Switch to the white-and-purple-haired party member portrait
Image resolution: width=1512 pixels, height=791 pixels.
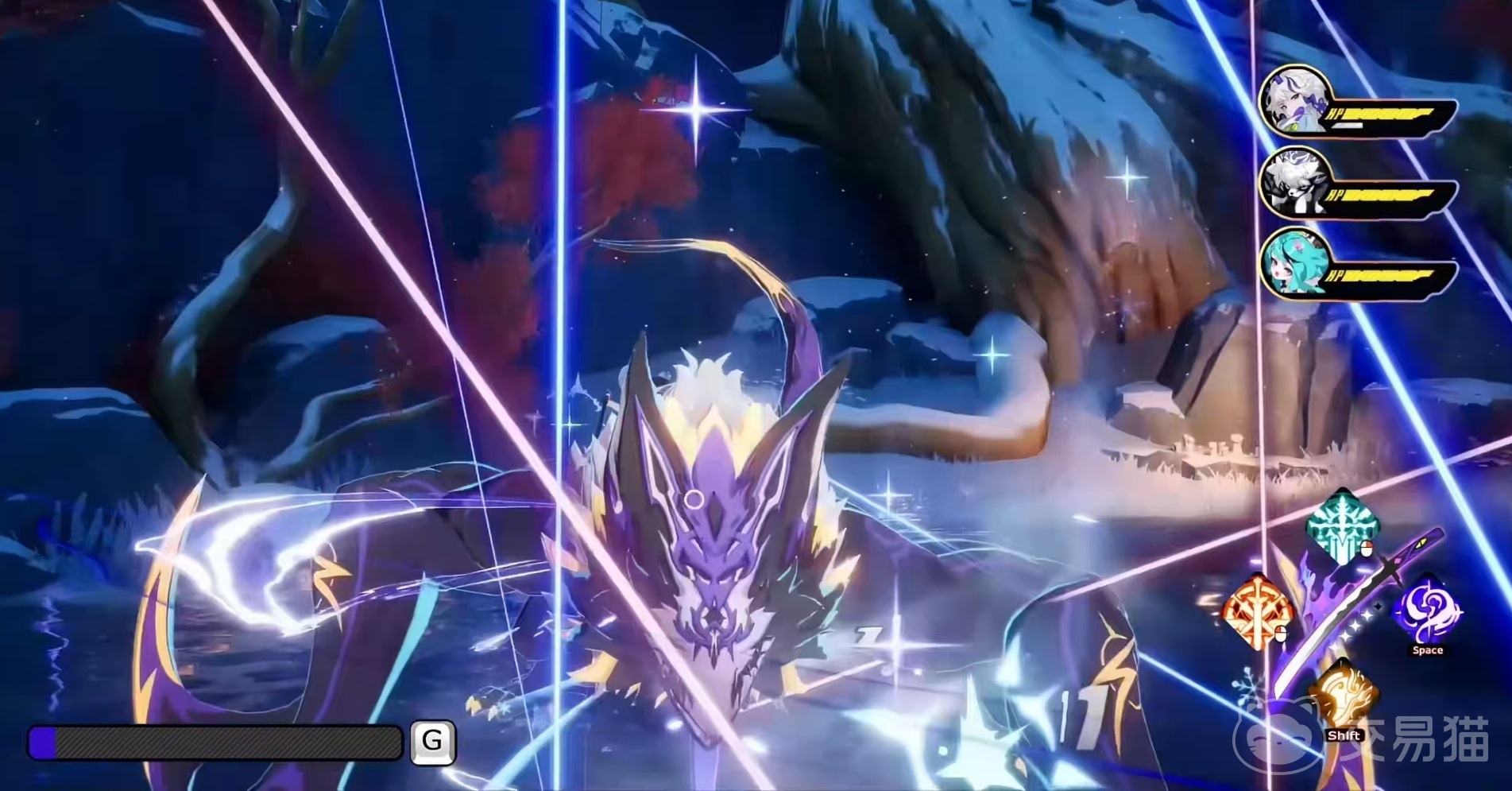coord(1293,103)
